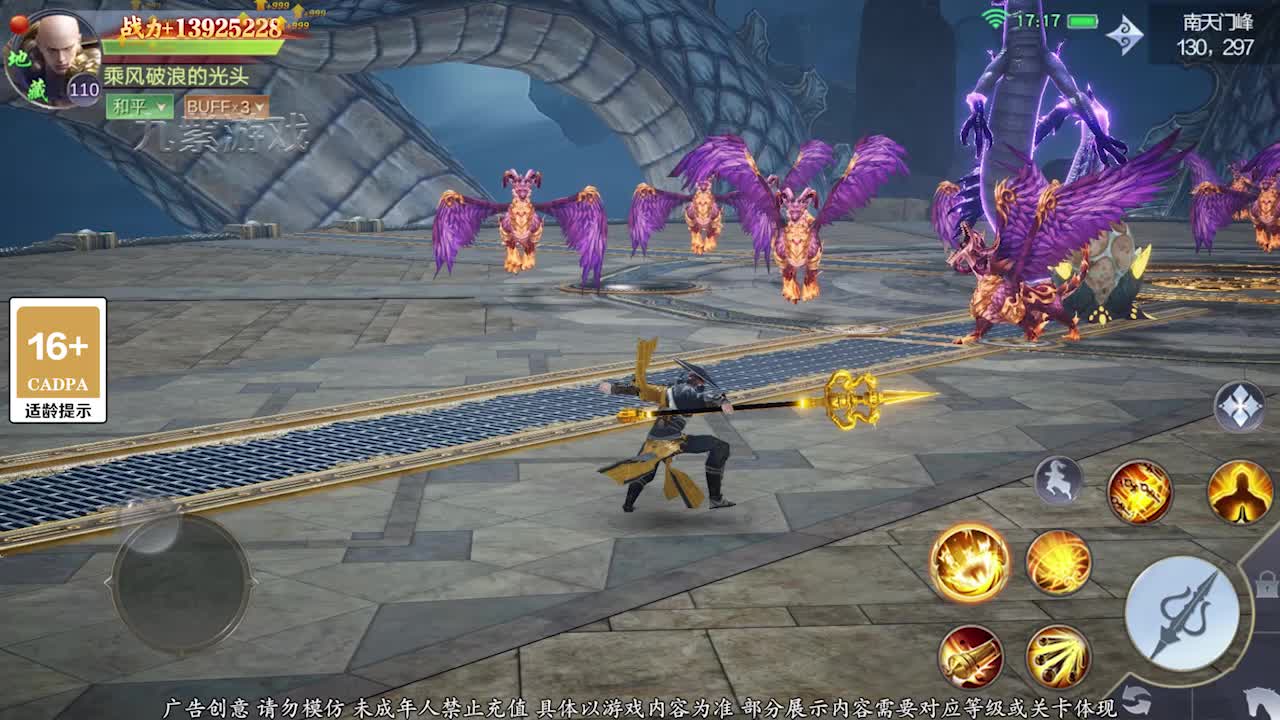Activate the glowing fire burst skill
The image size is (1280, 720).
click(x=969, y=562)
